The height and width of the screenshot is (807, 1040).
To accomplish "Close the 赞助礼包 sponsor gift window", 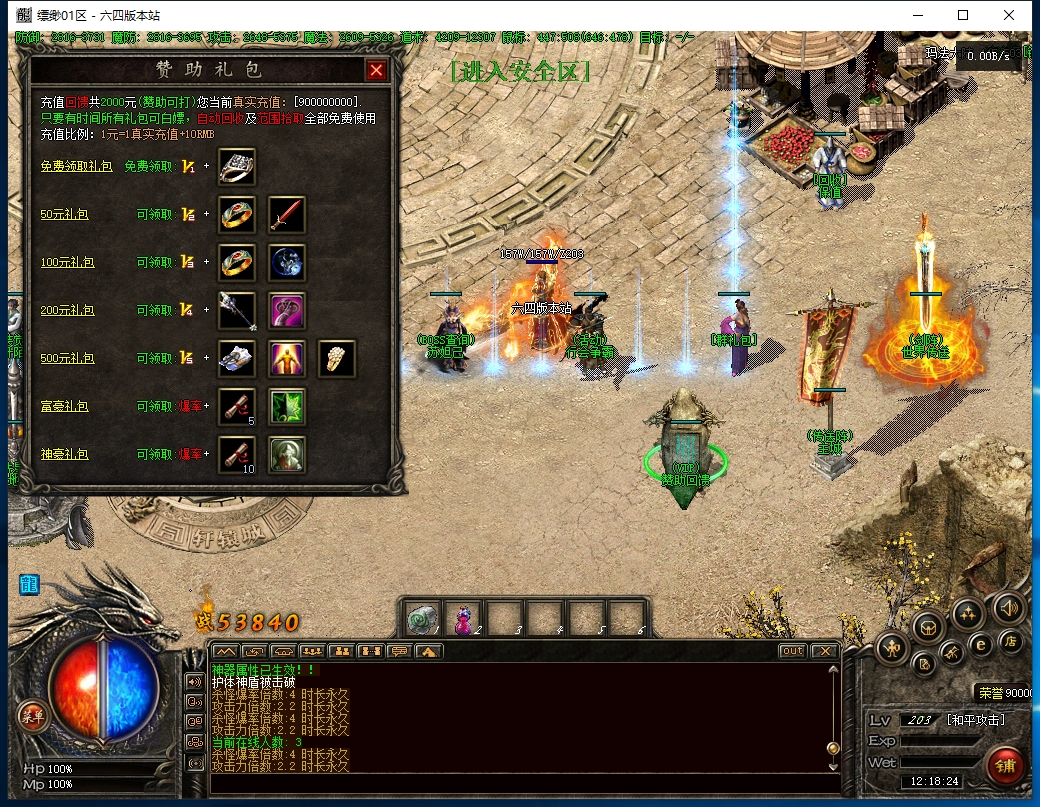I will (x=376, y=70).
